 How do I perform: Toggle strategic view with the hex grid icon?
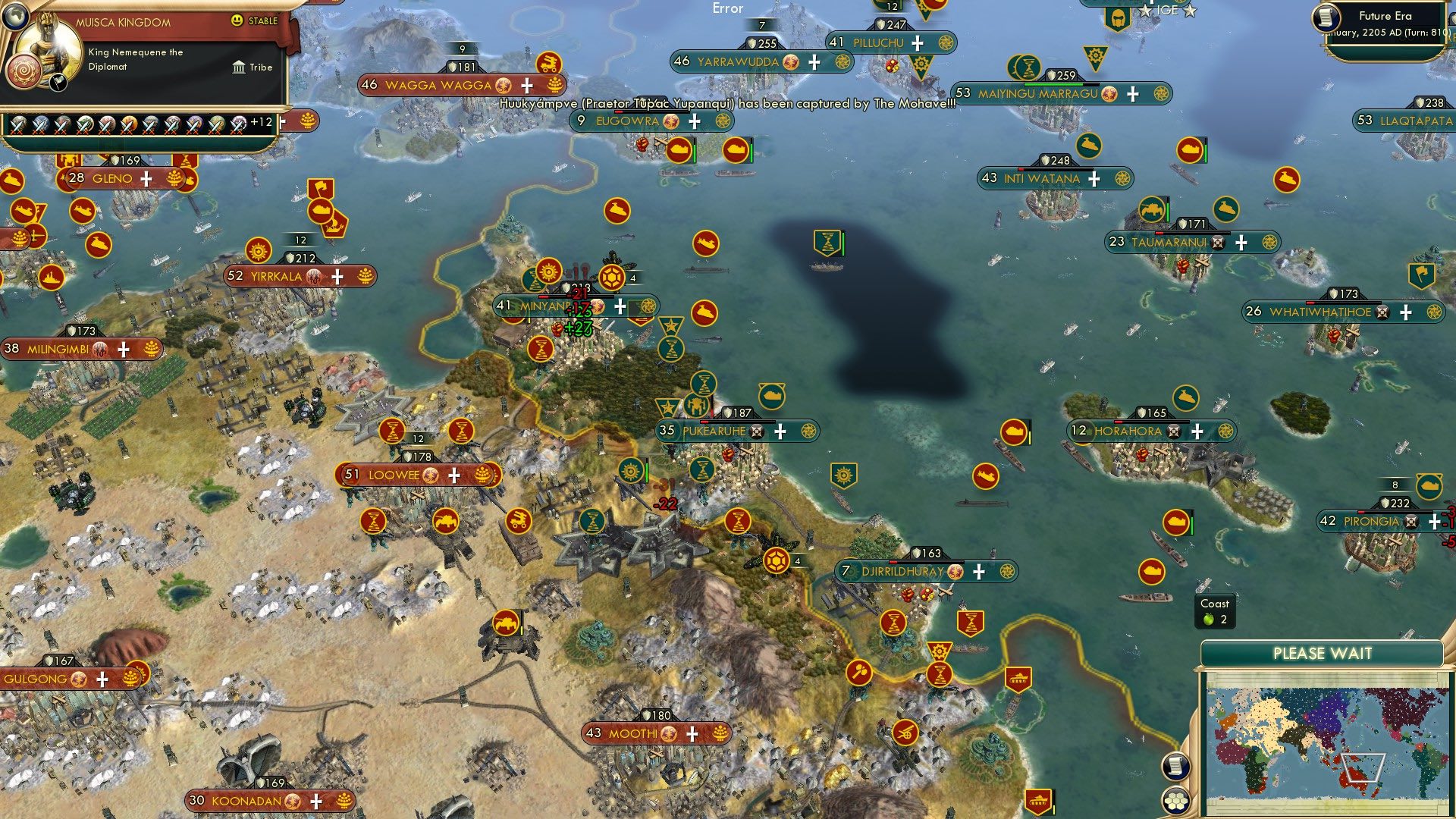(1175, 800)
